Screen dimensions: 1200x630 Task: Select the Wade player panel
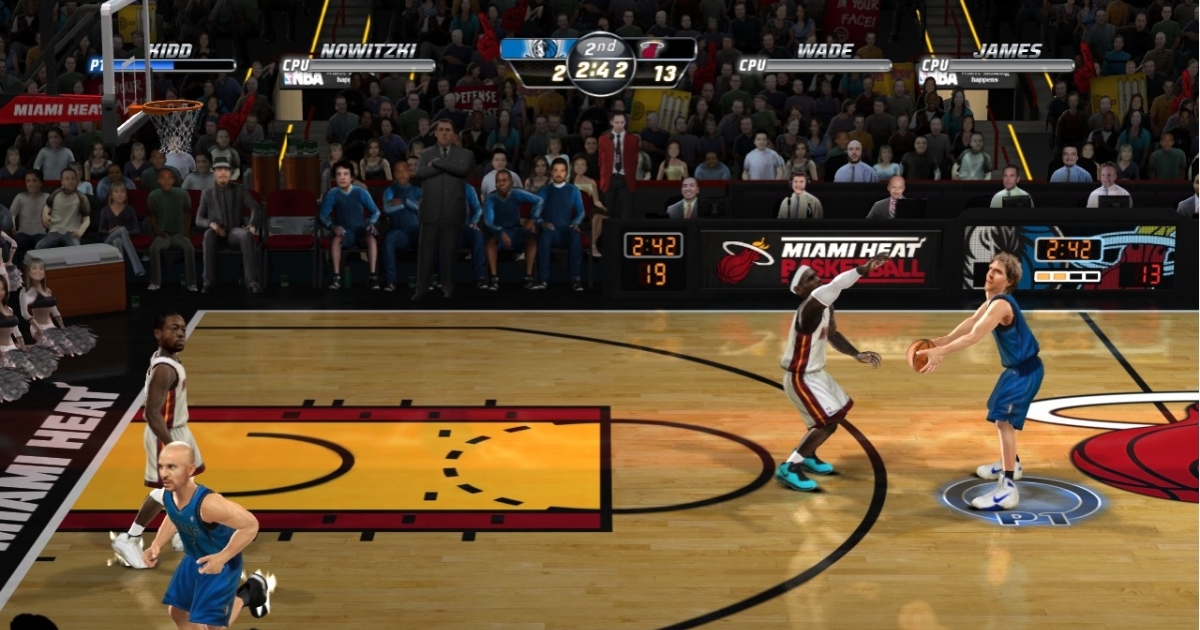pyautogui.click(x=815, y=59)
